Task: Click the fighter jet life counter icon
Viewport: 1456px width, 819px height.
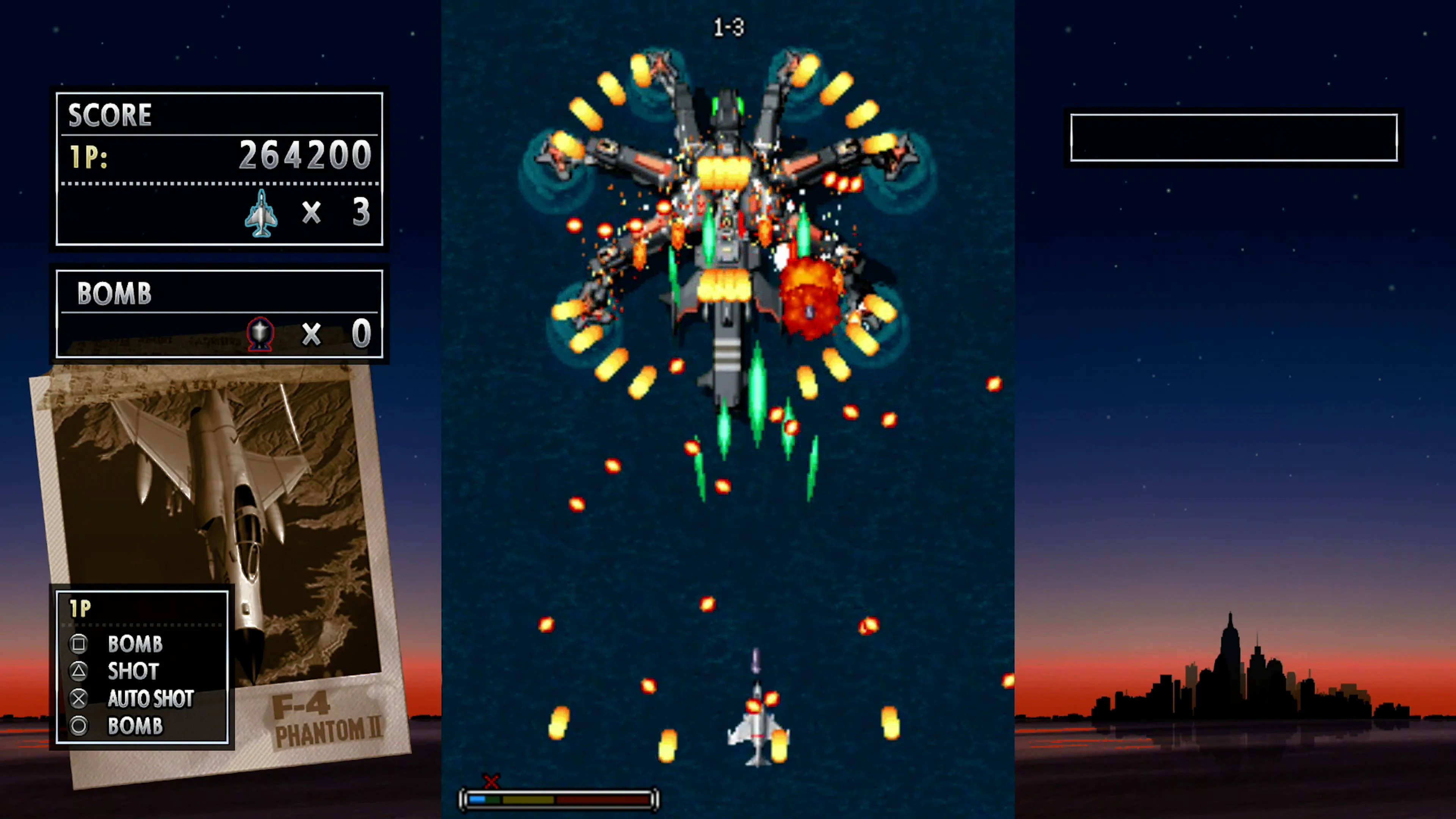Action: point(261,213)
